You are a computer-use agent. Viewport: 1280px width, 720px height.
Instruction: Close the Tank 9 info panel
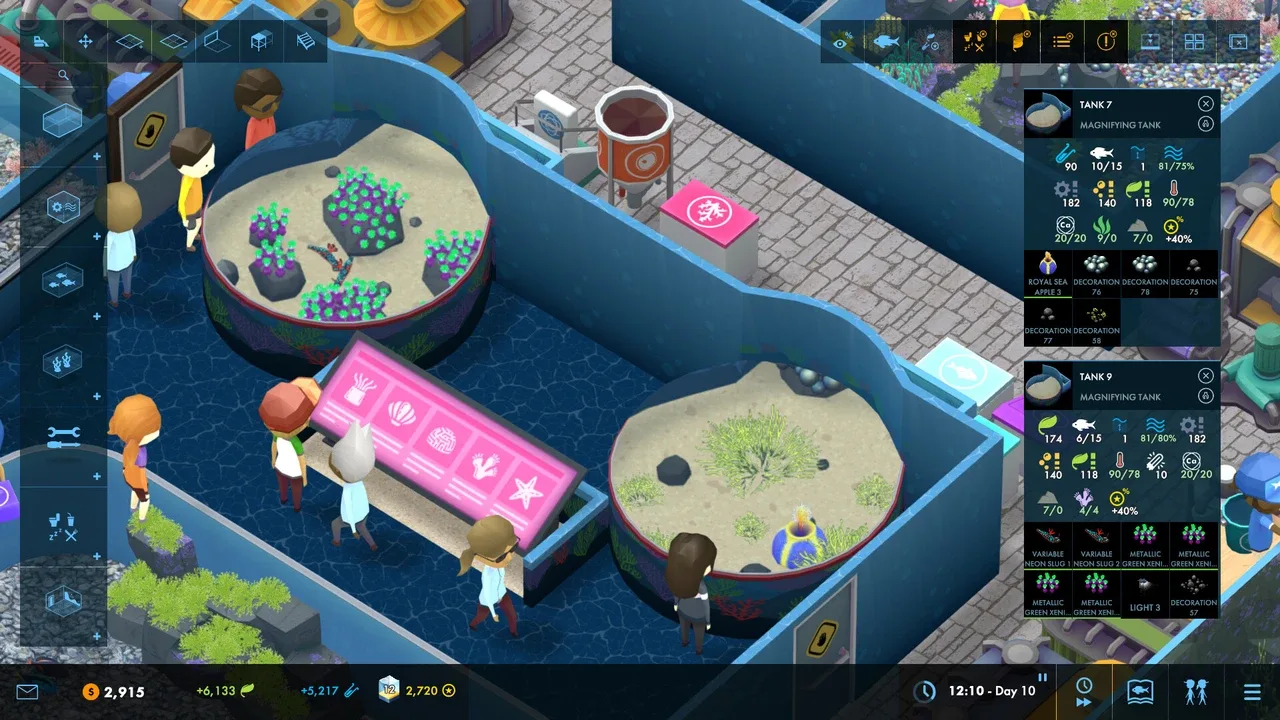point(1205,376)
